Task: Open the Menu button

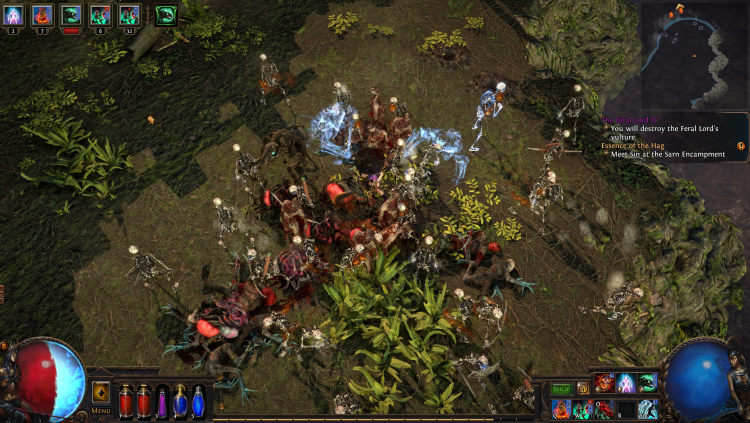Action: [101, 409]
